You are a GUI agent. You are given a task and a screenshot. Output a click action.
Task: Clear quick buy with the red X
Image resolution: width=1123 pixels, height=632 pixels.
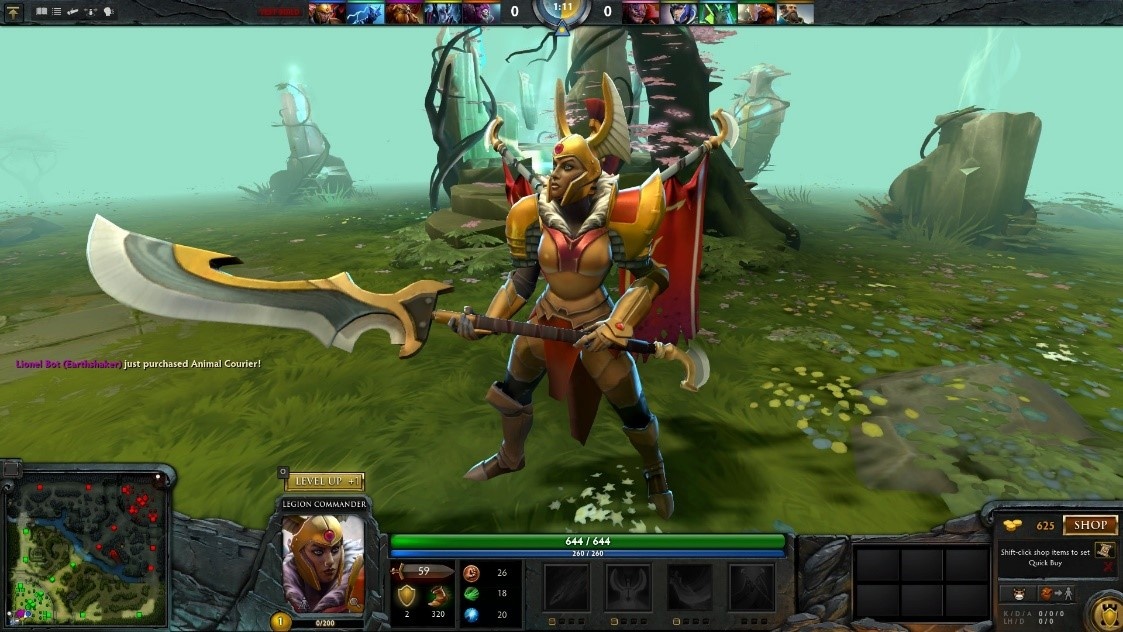click(1107, 568)
